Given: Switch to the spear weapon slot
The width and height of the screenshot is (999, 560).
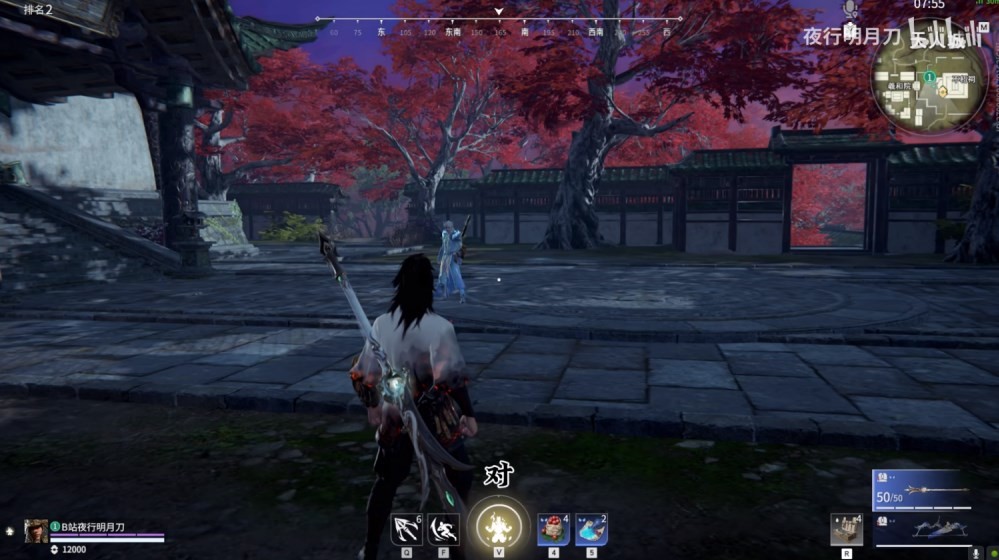Looking at the screenshot, I should point(922,492).
